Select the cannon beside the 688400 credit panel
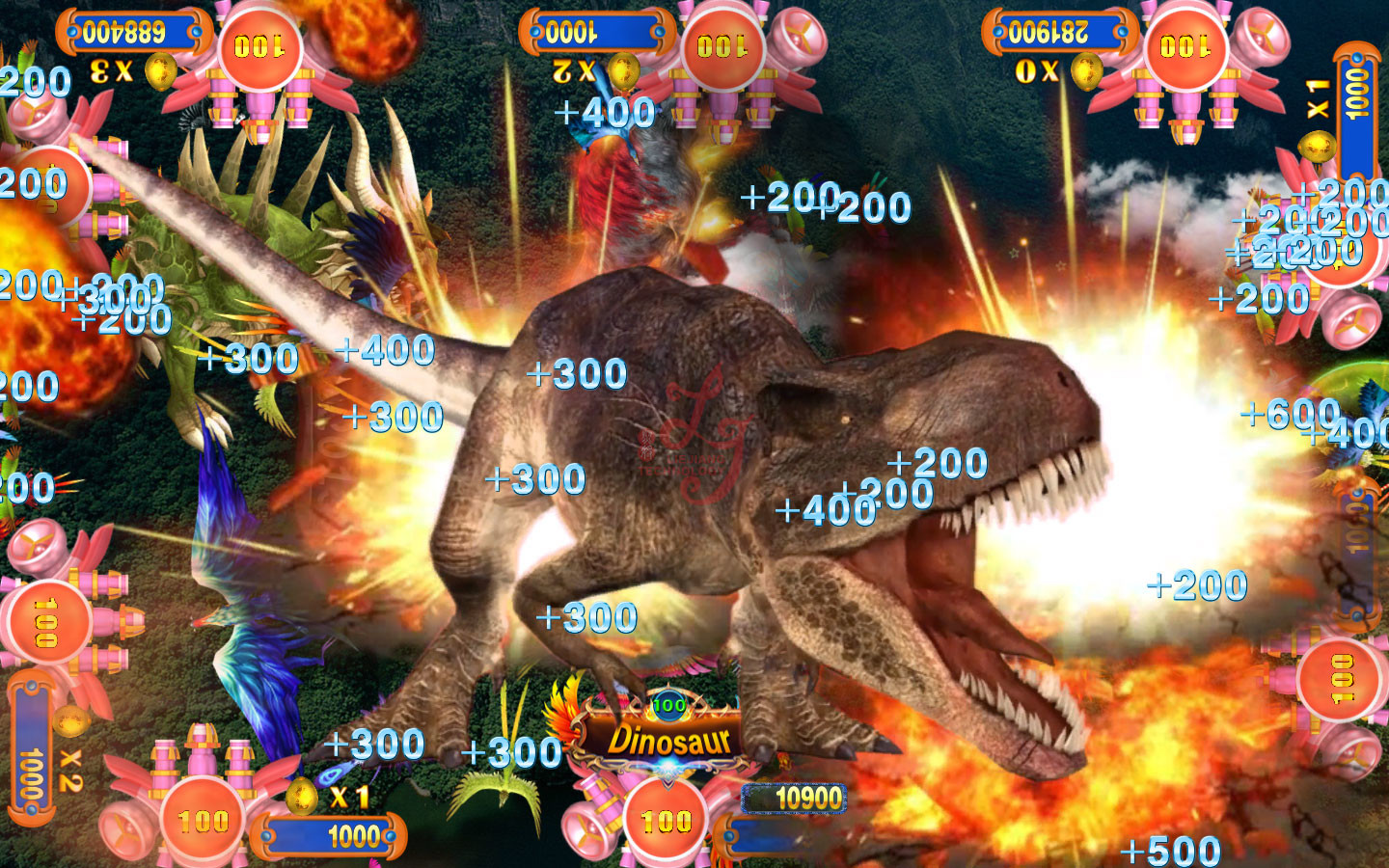Screen dimensions: 1389x868 point(259,48)
